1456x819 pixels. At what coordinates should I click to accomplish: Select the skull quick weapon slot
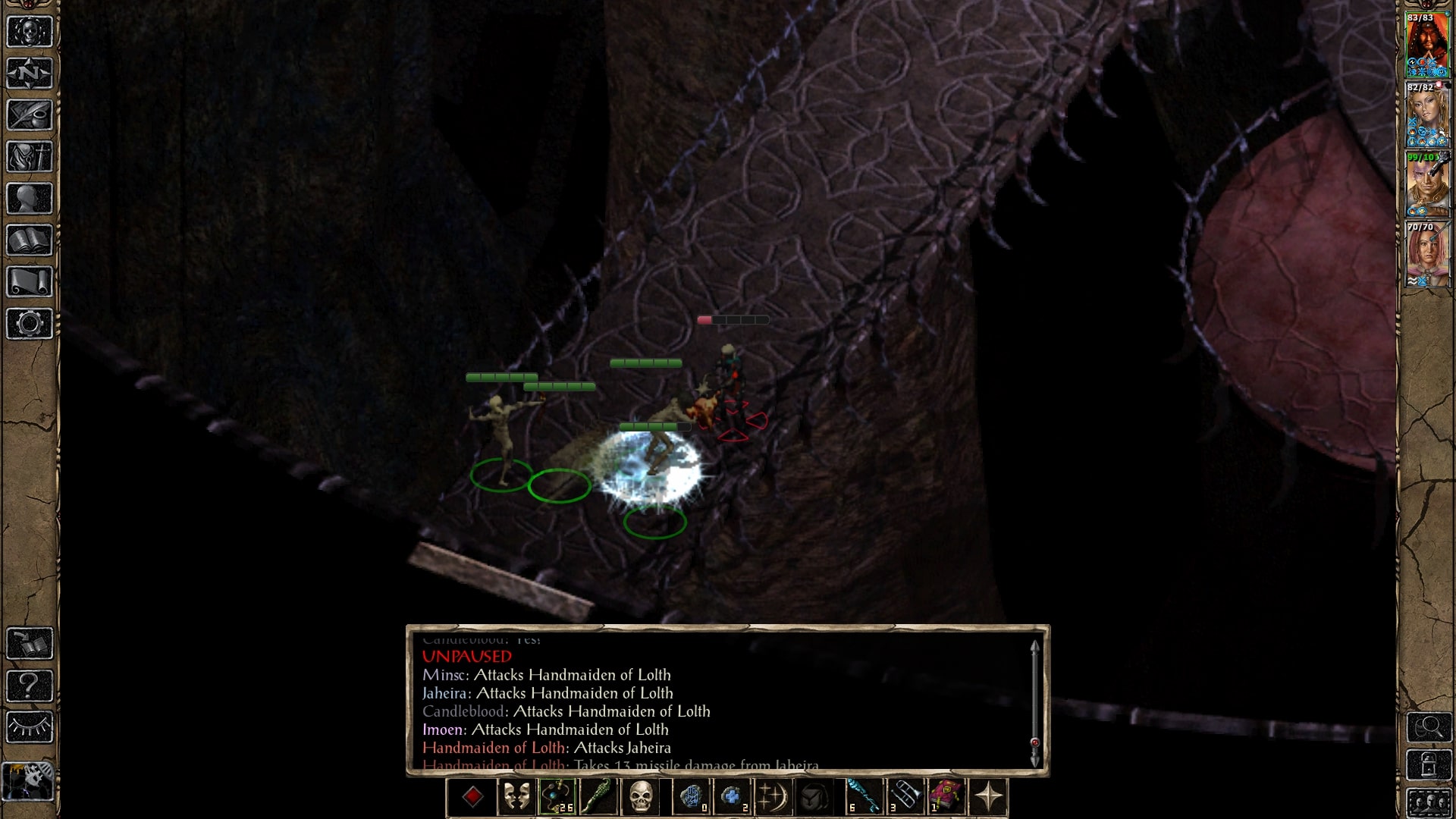pyautogui.click(x=640, y=798)
